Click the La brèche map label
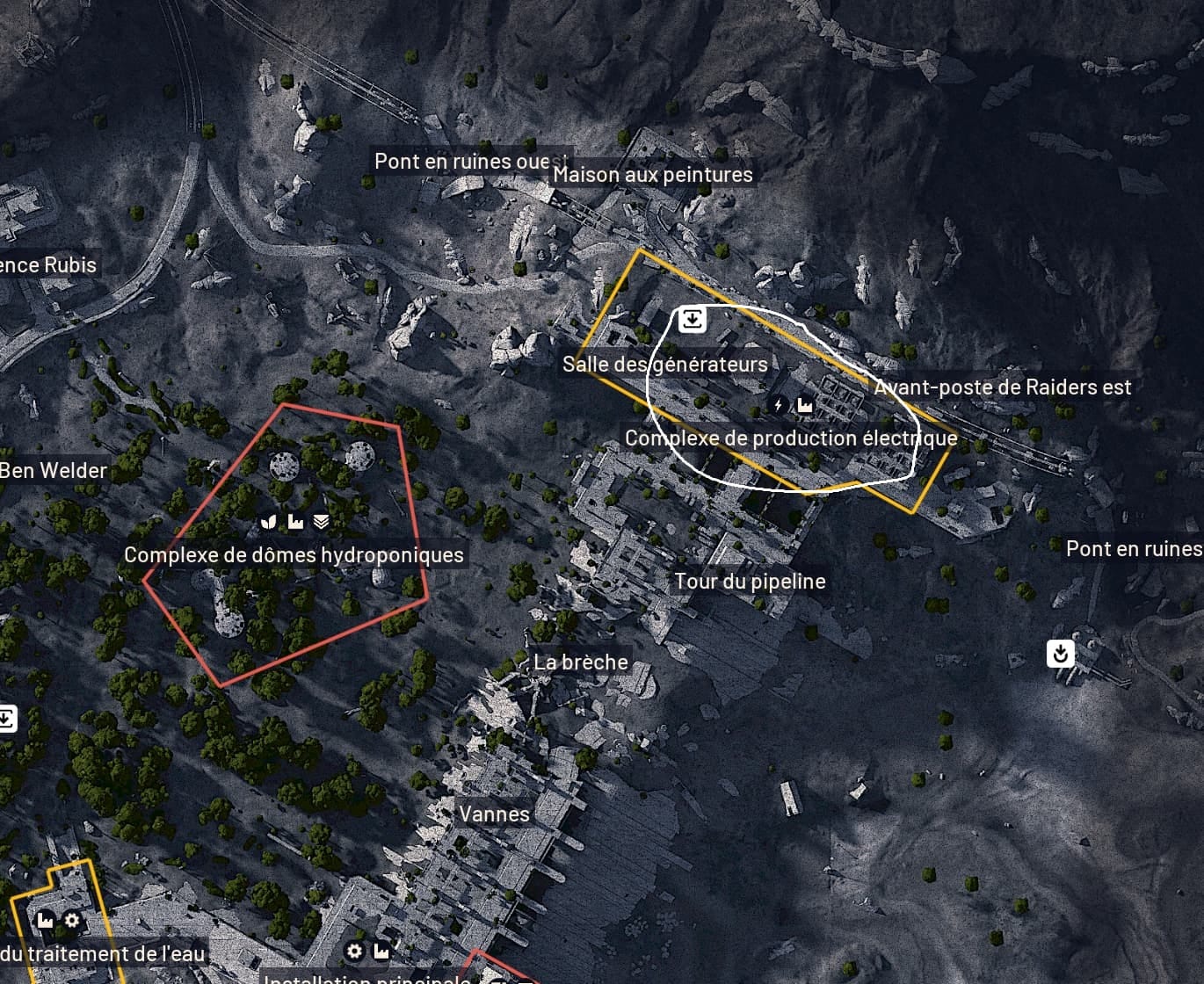Image resolution: width=1204 pixels, height=984 pixels. tap(581, 662)
